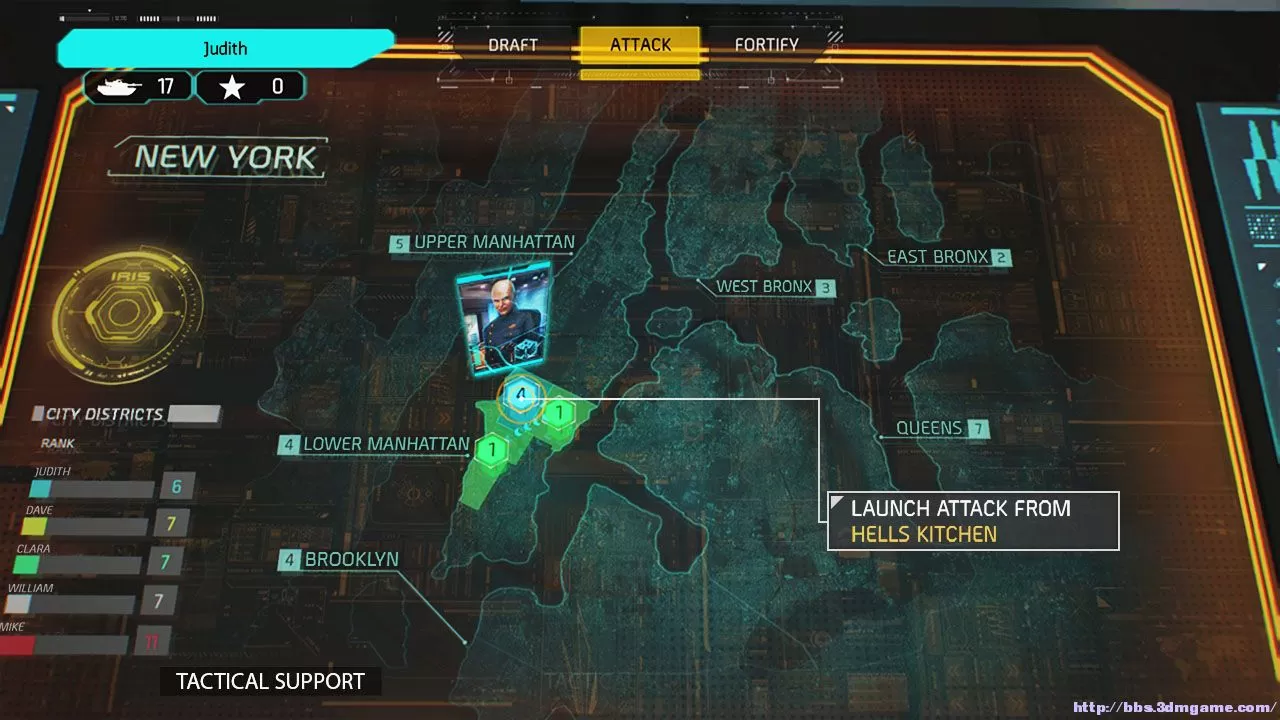
Task: Open the ATTACK phase tab
Action: click(x=640, y=44)
